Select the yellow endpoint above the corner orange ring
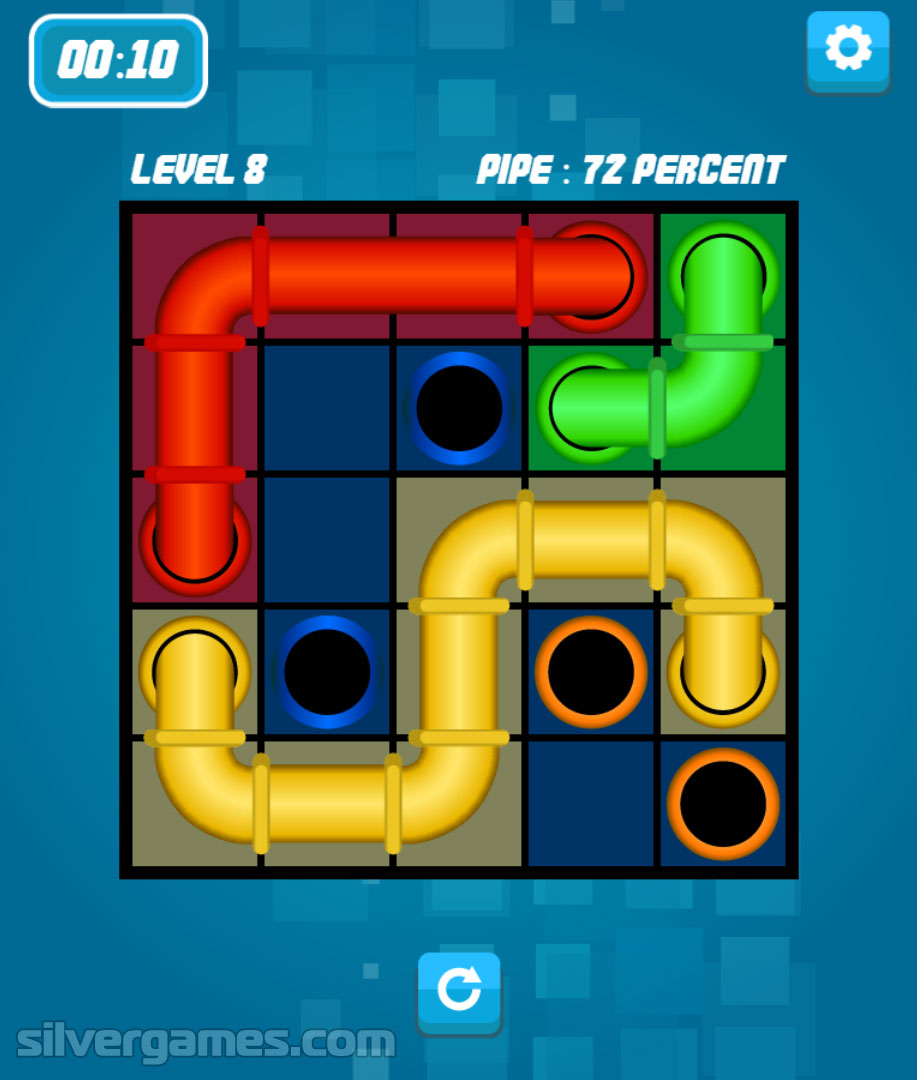This screenshot has width=917, height=1080. tap(723, 671)
